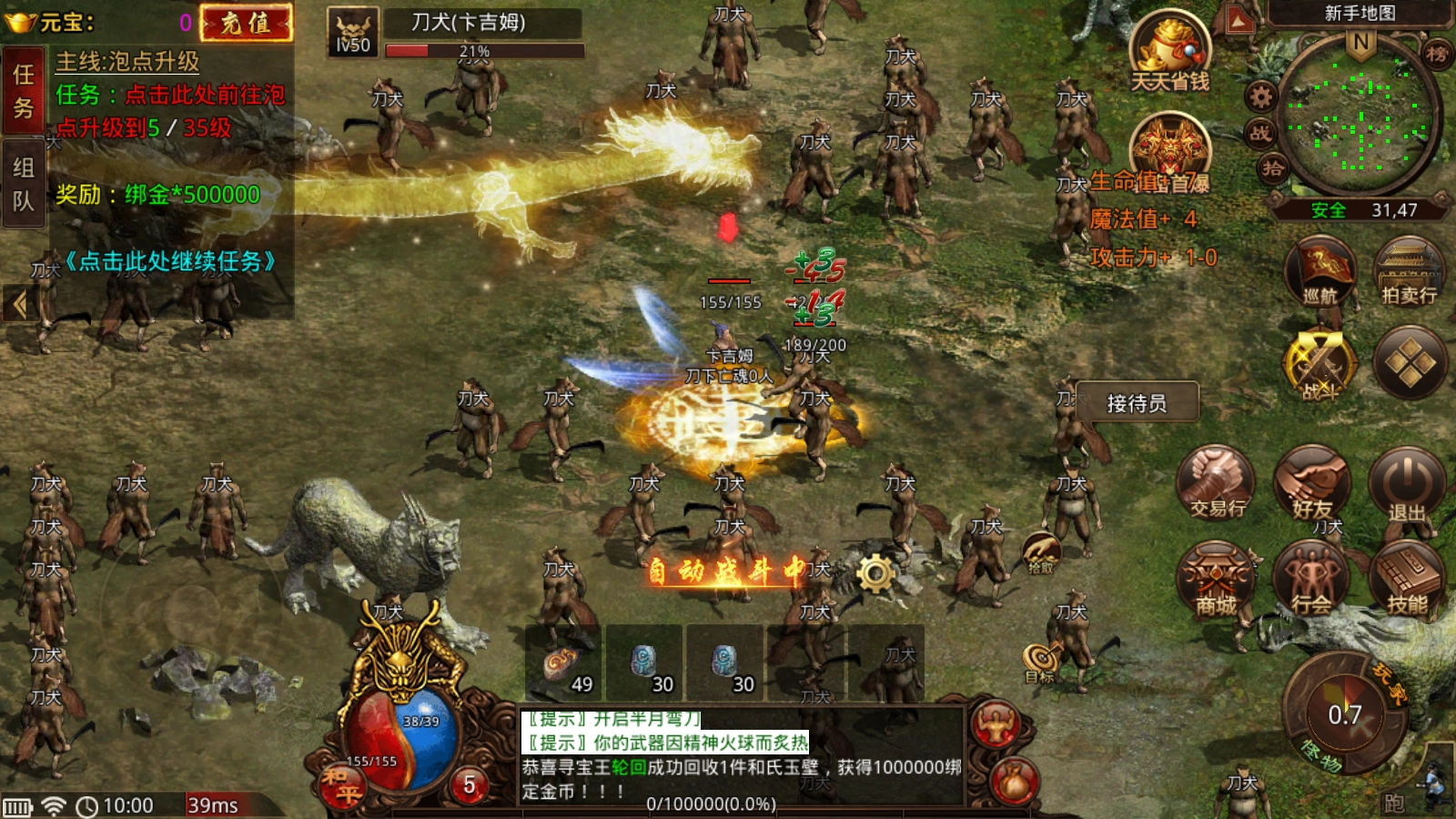Click the 退出 exit button
Viewport: 1456px width, 819px height.
pyautogui.click(x=1407, y=484)
